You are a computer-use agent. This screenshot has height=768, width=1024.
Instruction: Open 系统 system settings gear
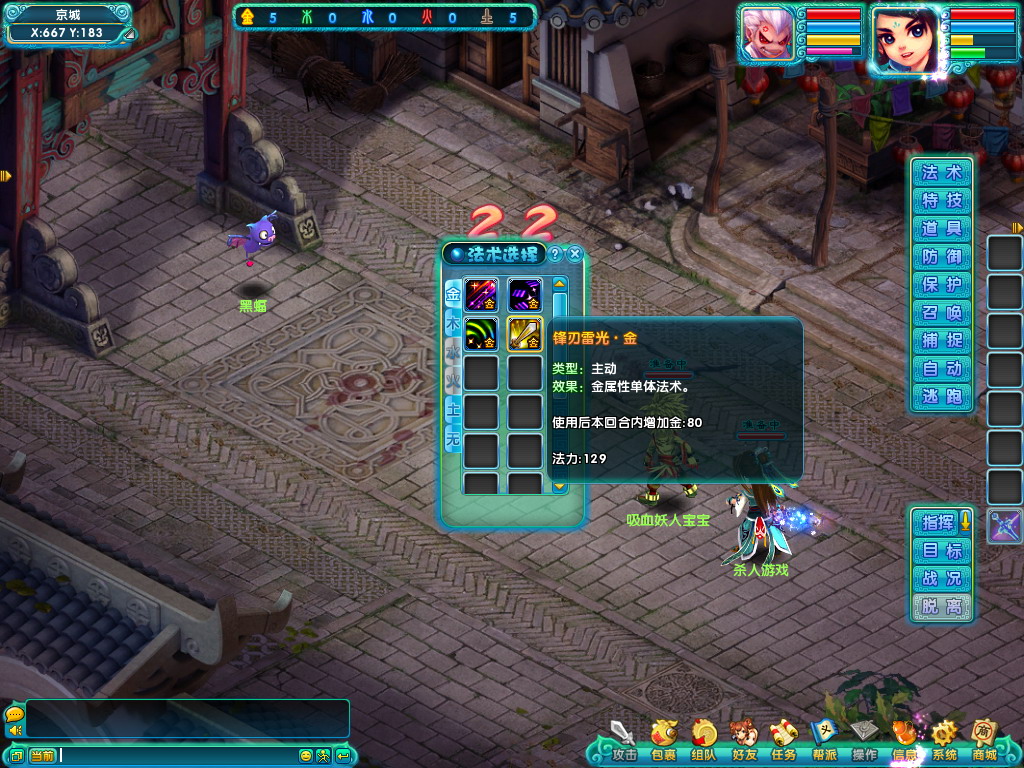coord(944,740)
